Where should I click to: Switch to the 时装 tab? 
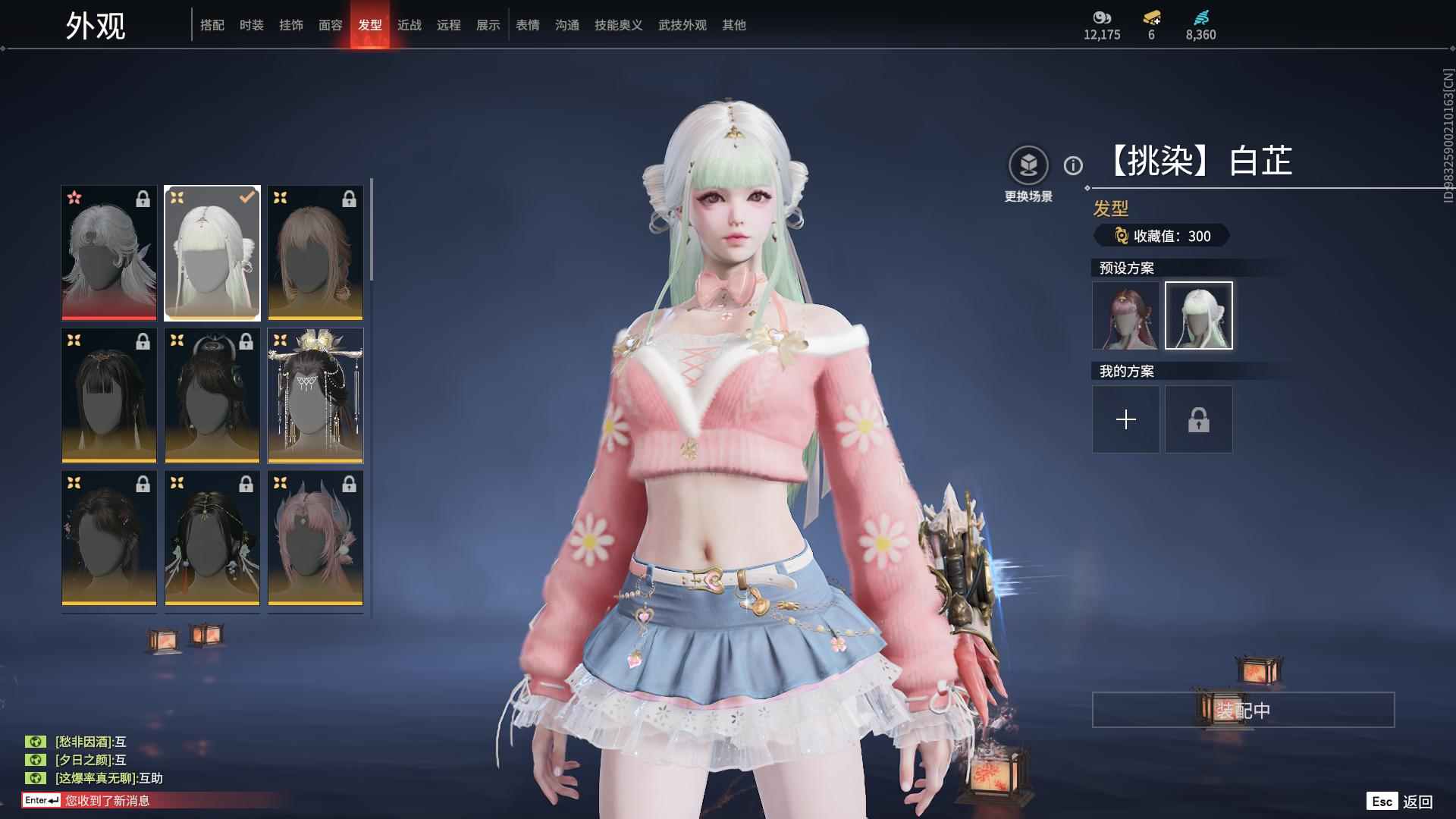point(251,25)
